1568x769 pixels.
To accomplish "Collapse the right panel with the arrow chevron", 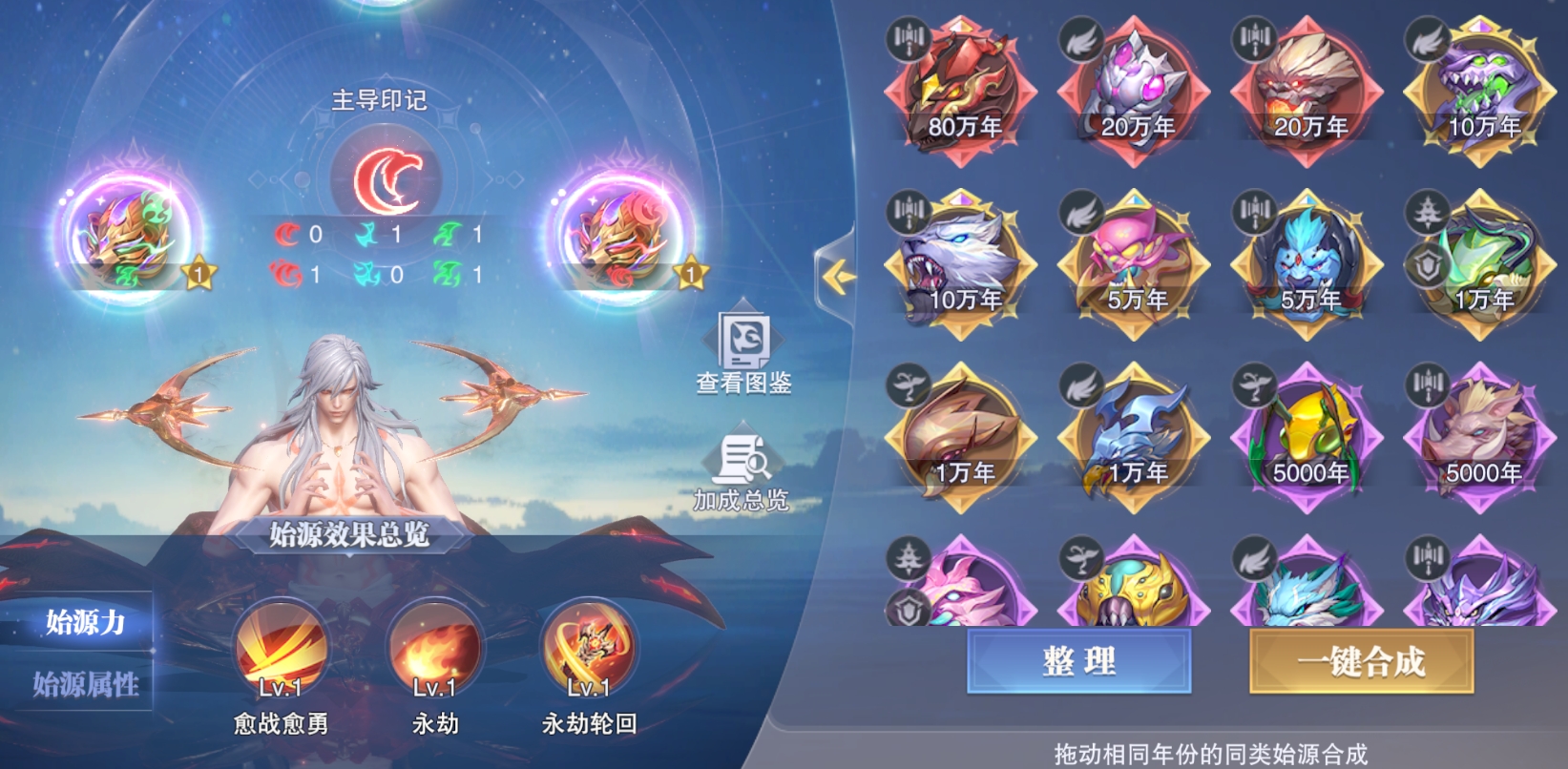I will 839,275.
